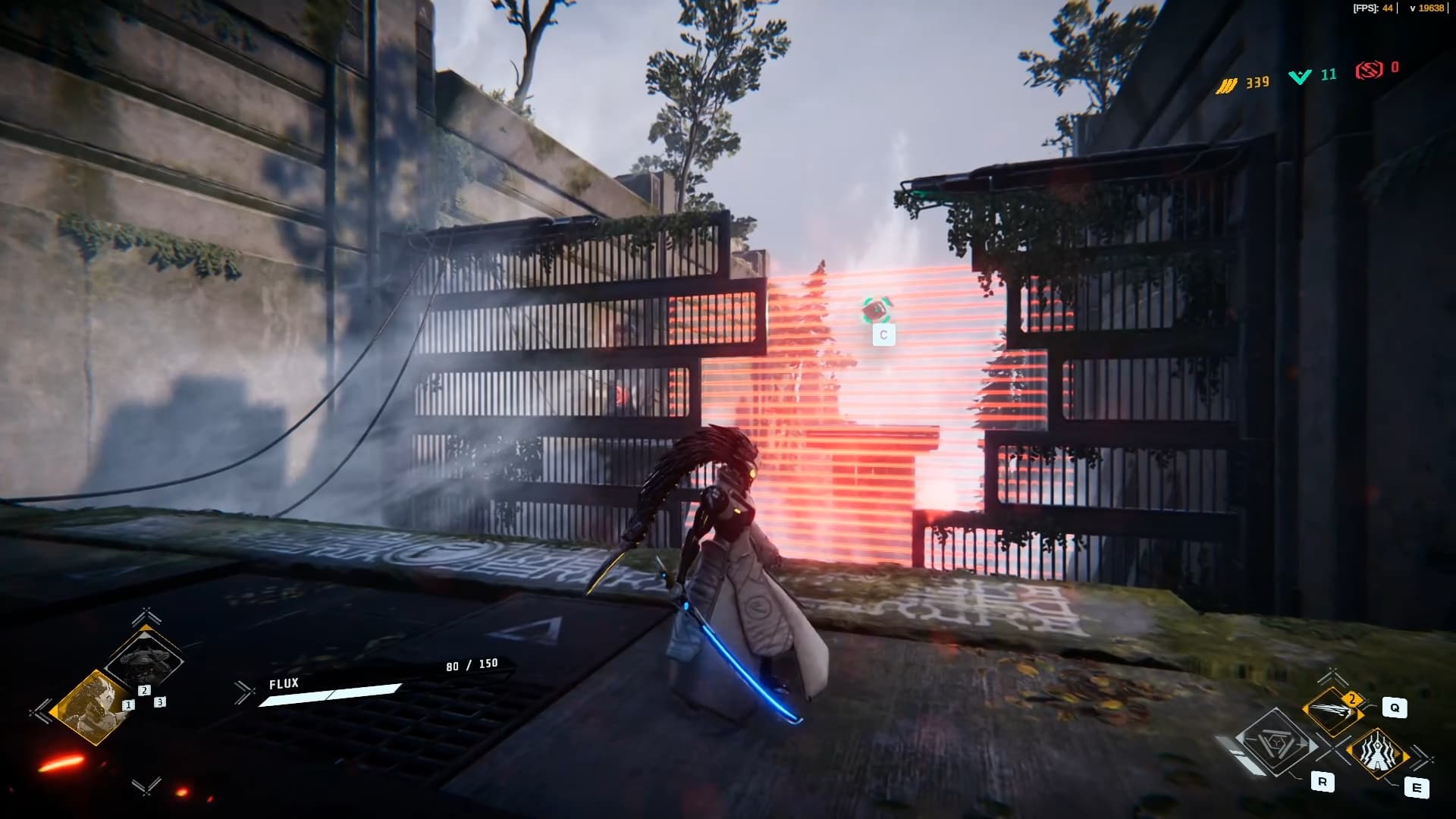This screenshot has height=819, width=1456.
Task: Use the grey triangular ultimate ability icon
Action: 1277,743
